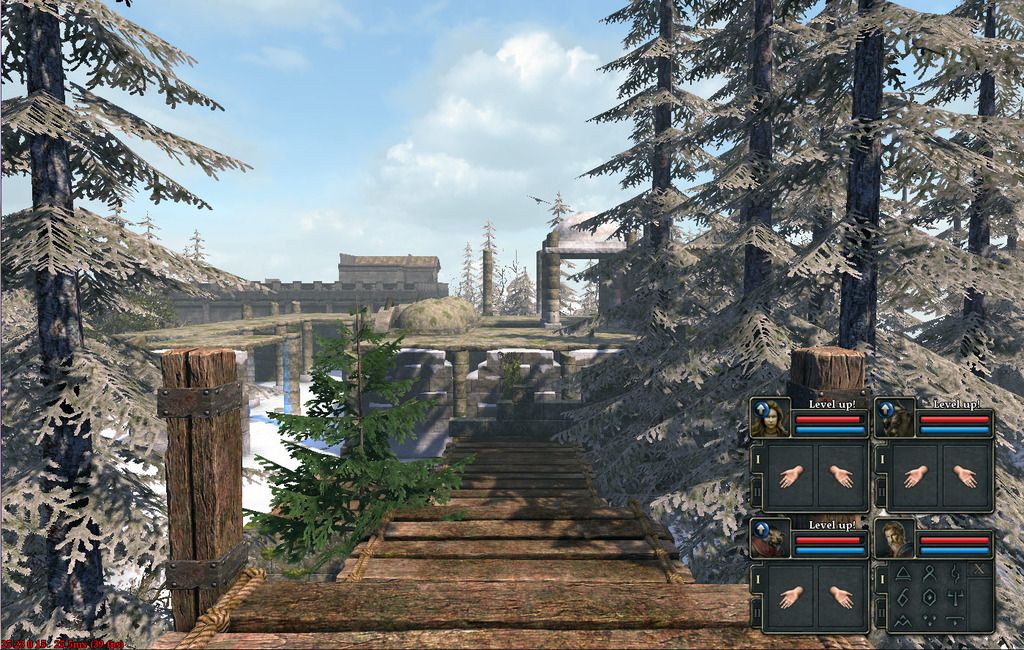This screenshot has width=1024, height=650.
Task: Switch red-haired woman to weapon set II
Action: [x=756, y=489]
